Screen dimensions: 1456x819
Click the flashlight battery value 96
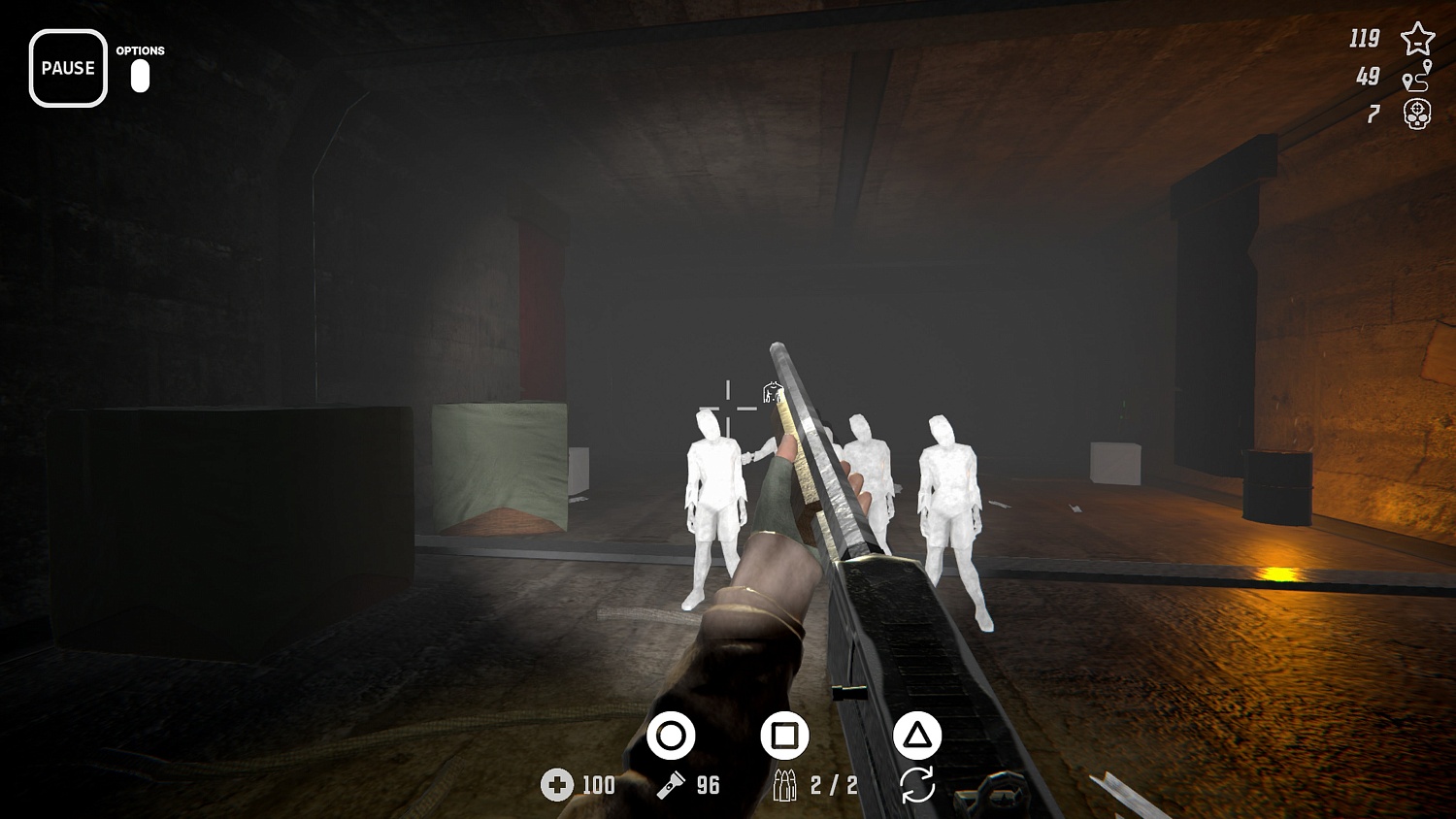click(x=708, y=784)
